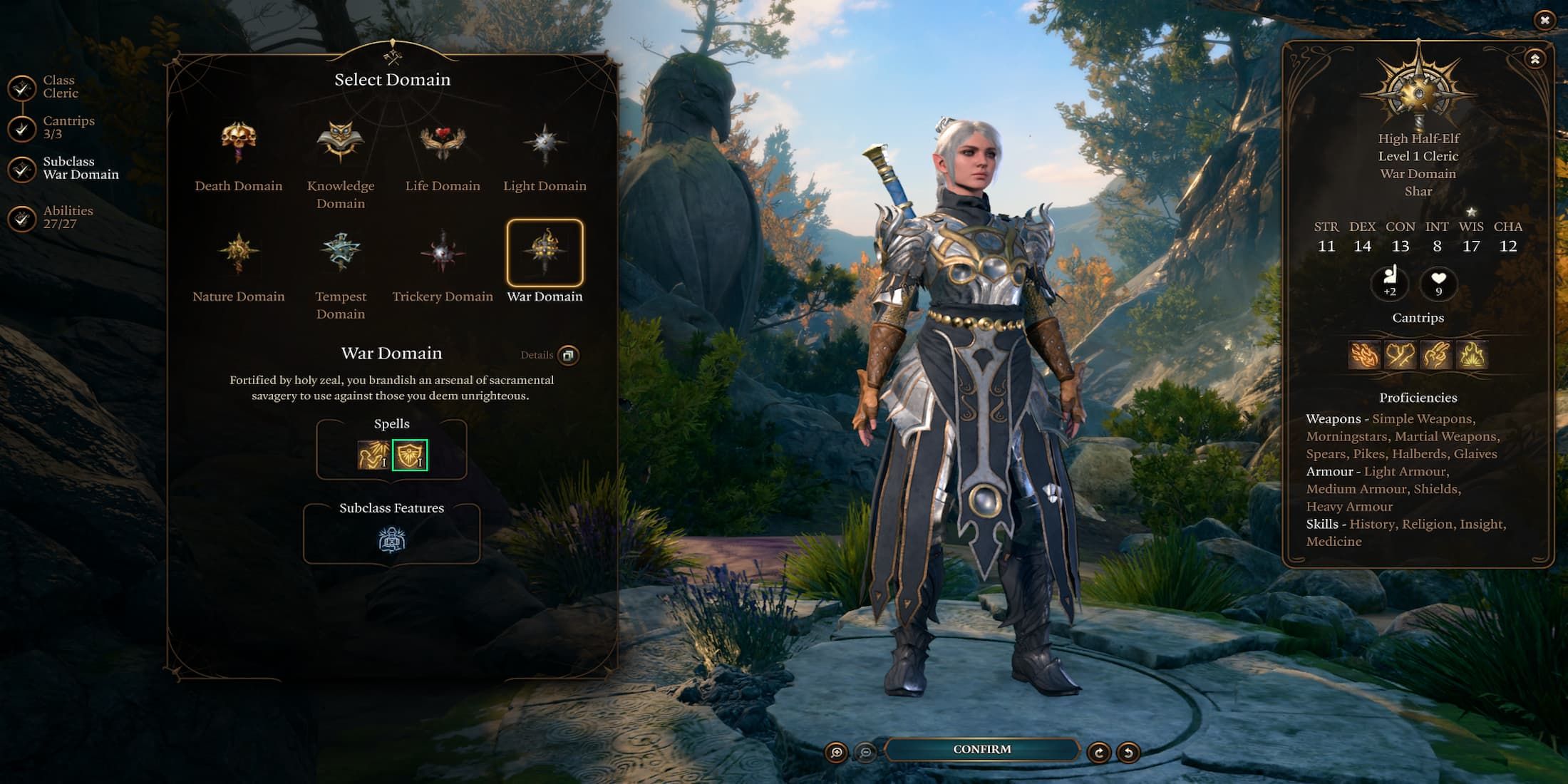Pick the Light Domain icon

(544, 141)
